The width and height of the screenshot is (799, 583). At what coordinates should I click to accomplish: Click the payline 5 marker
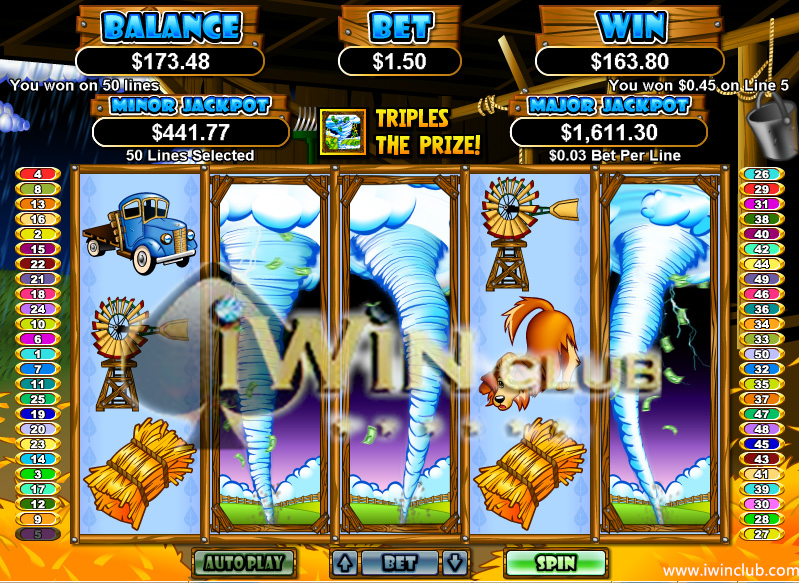[x=38, y=534]
